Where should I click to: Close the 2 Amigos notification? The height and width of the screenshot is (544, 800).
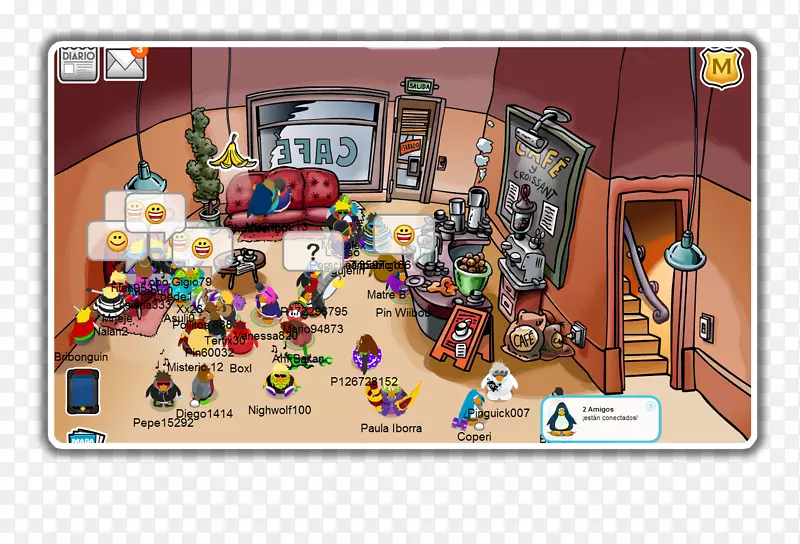651,406
